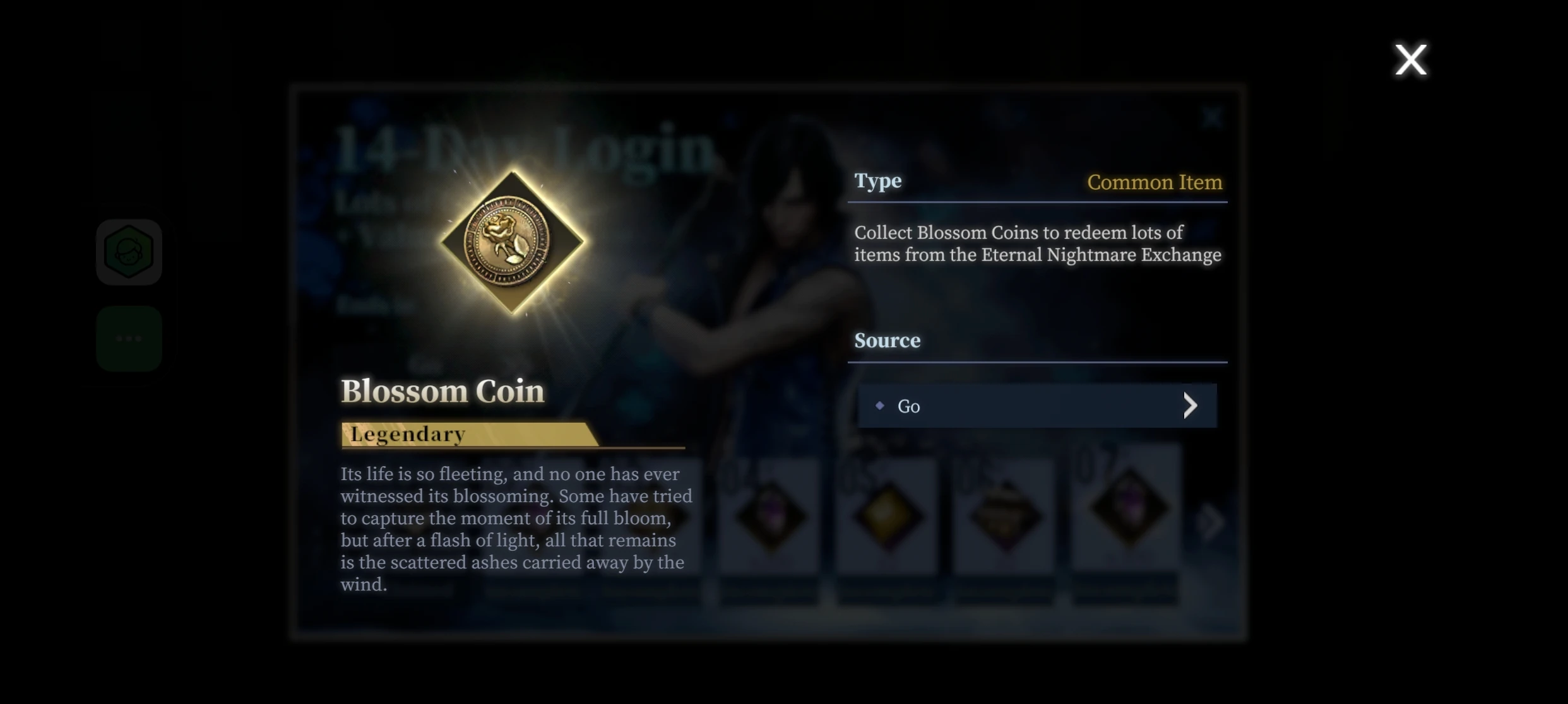Click the day 06 crown reward icon
The image size is (1568, 704).
[x=1006, y=514]
